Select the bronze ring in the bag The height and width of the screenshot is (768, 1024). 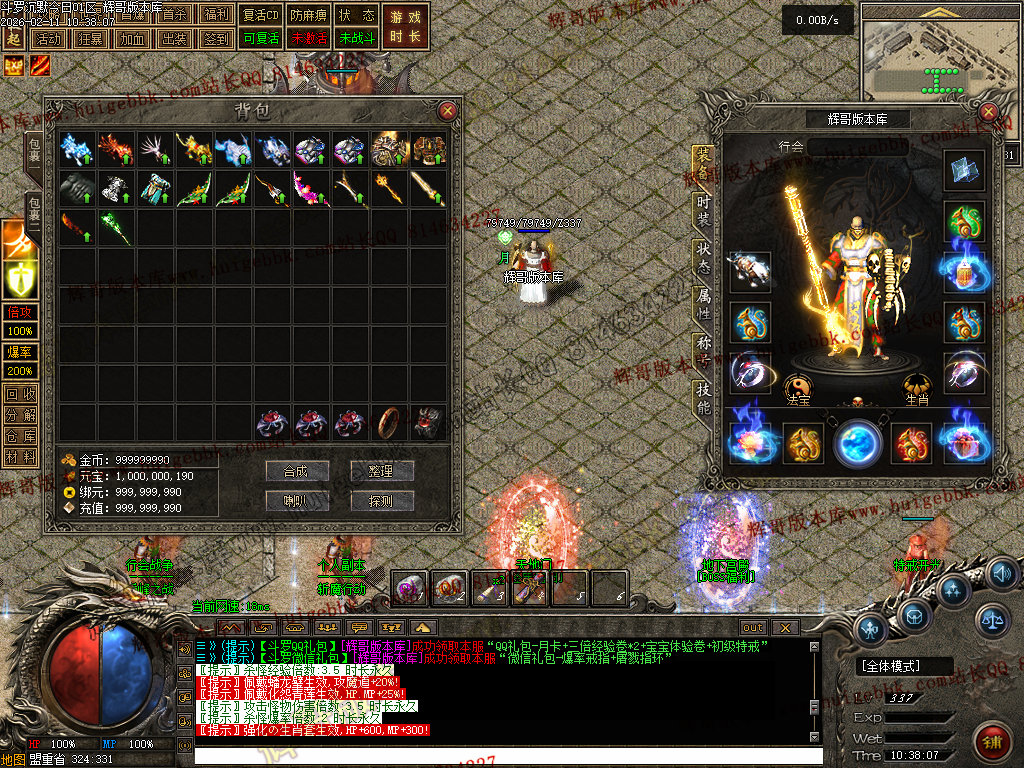tap(390, 422)
